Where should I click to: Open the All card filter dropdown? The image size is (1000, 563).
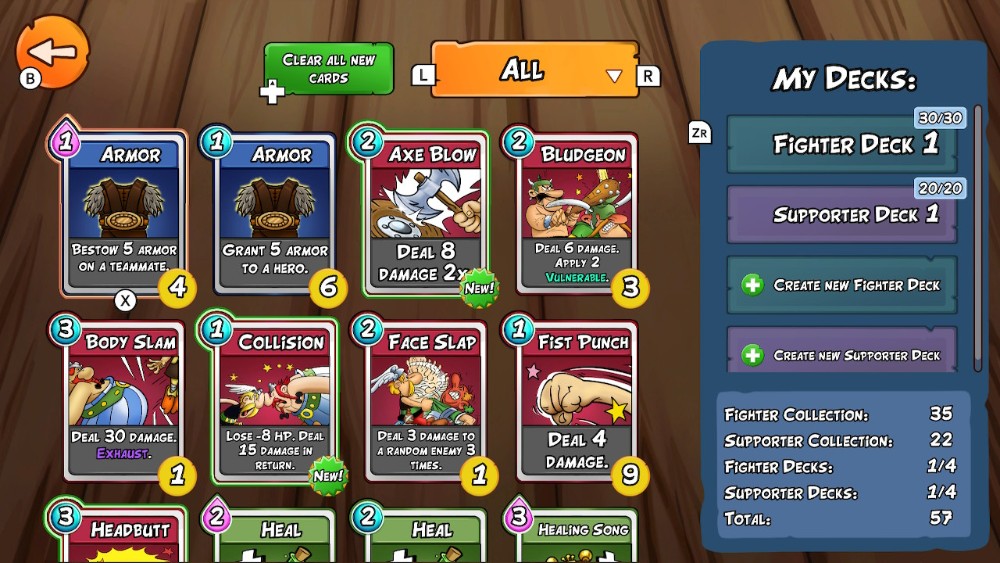pyautogui.click(x=535, y=70)
